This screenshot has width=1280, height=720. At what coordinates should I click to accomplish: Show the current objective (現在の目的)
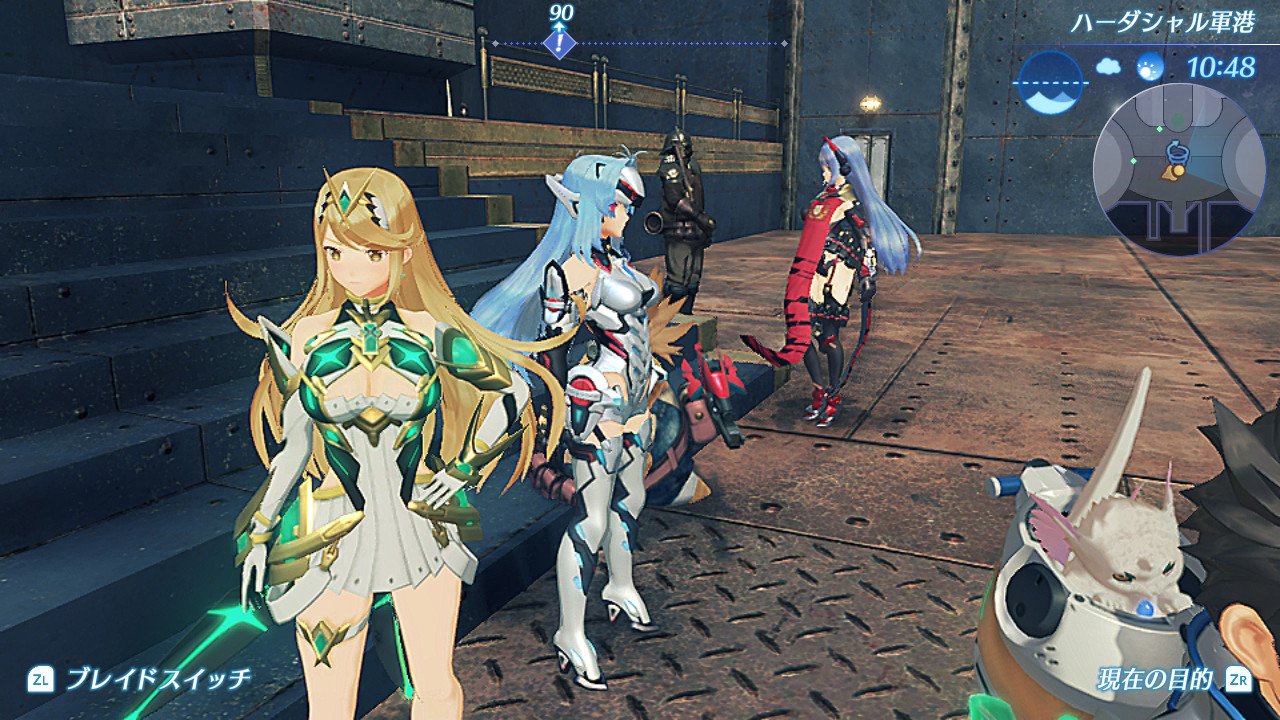[1154, 681]
